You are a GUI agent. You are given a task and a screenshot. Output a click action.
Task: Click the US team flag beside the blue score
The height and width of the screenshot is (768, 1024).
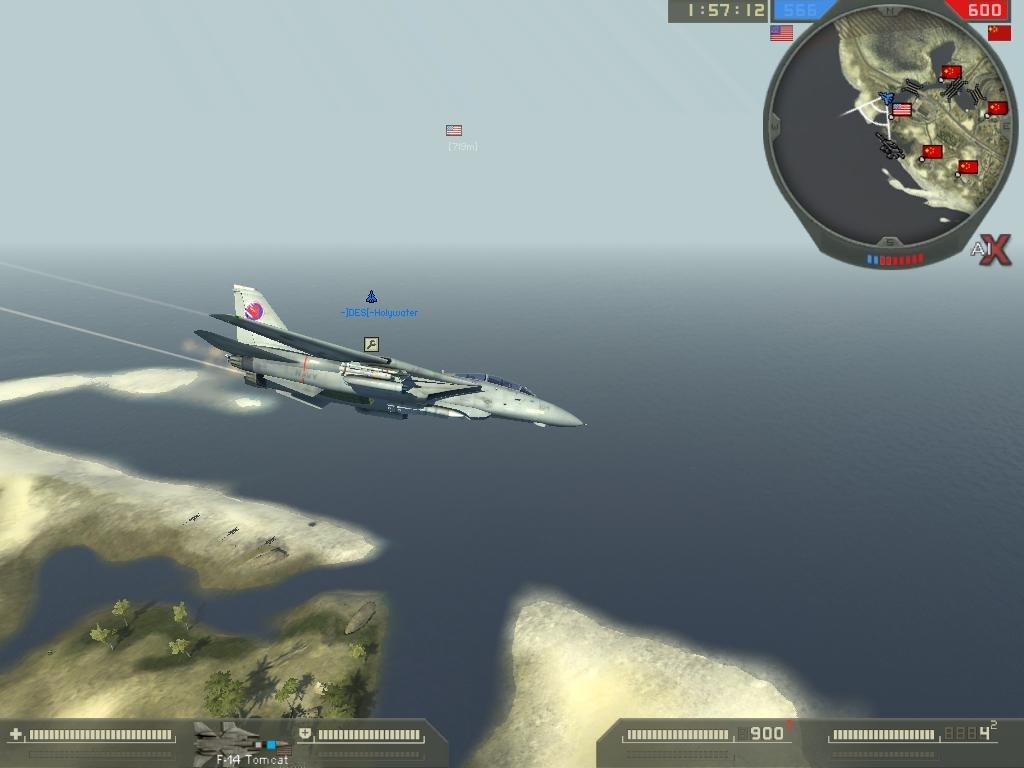tap(781, 33)
